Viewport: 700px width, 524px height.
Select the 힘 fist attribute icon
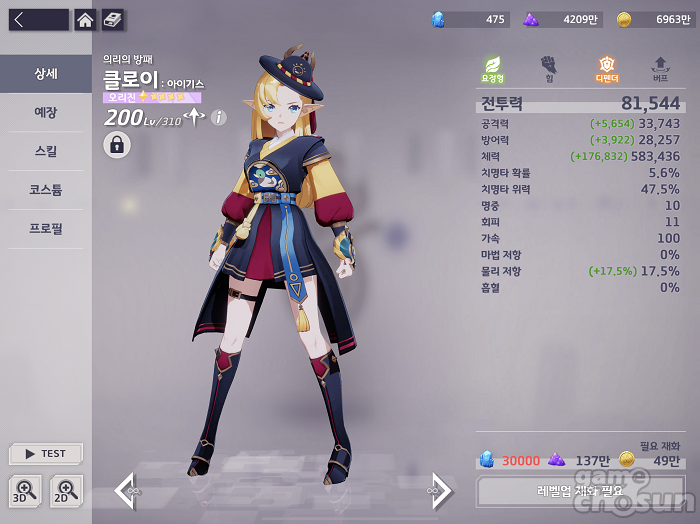[548, 68]
